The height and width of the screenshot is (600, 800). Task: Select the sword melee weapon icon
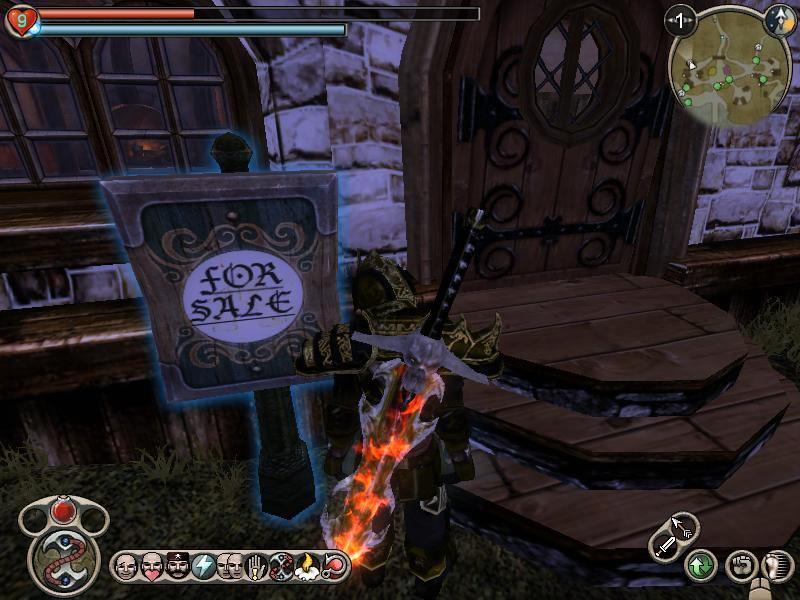[664, 546]
